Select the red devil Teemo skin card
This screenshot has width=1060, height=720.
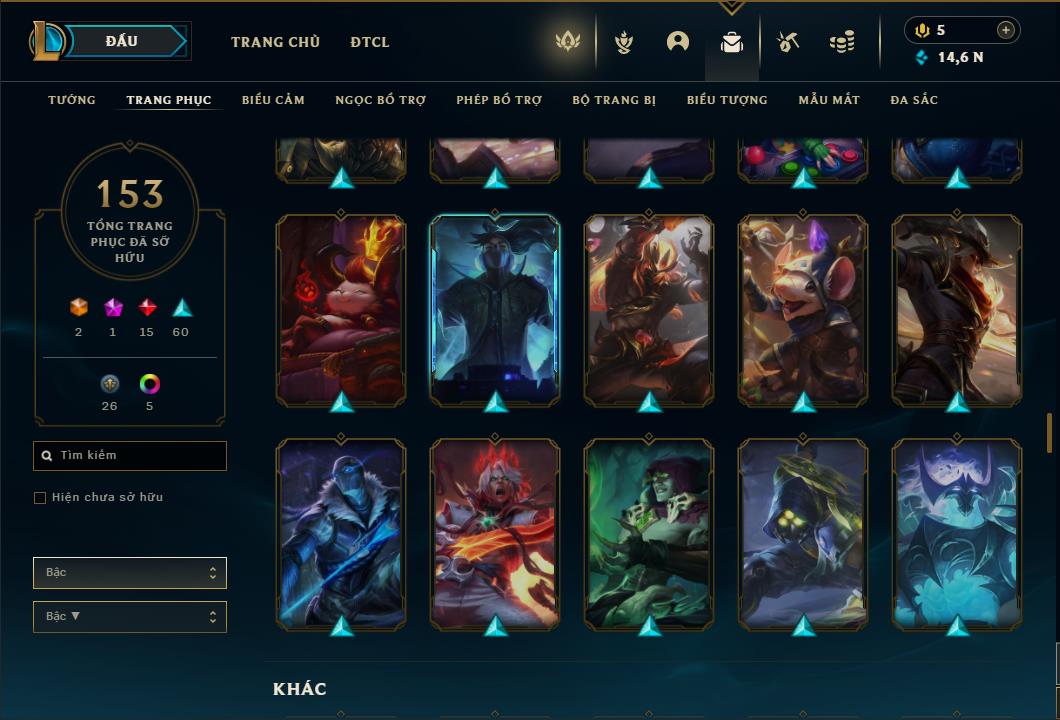pos(341,308)
